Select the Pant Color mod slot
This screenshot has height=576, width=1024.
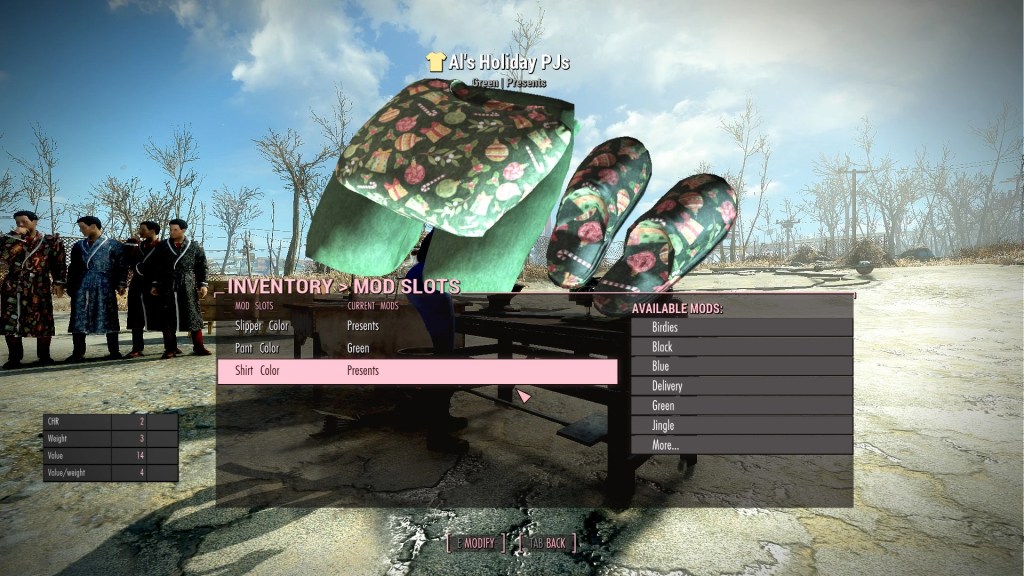[258, 348]
